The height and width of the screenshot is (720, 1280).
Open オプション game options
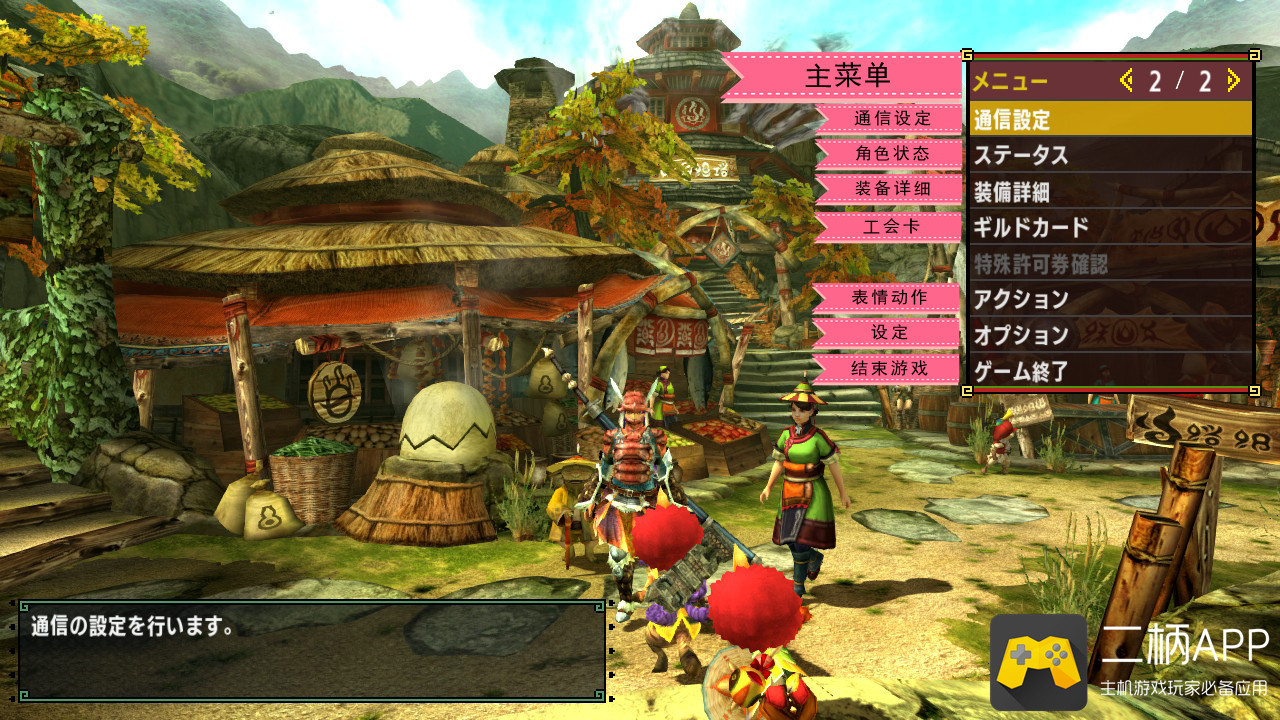tap(1110, 335)
